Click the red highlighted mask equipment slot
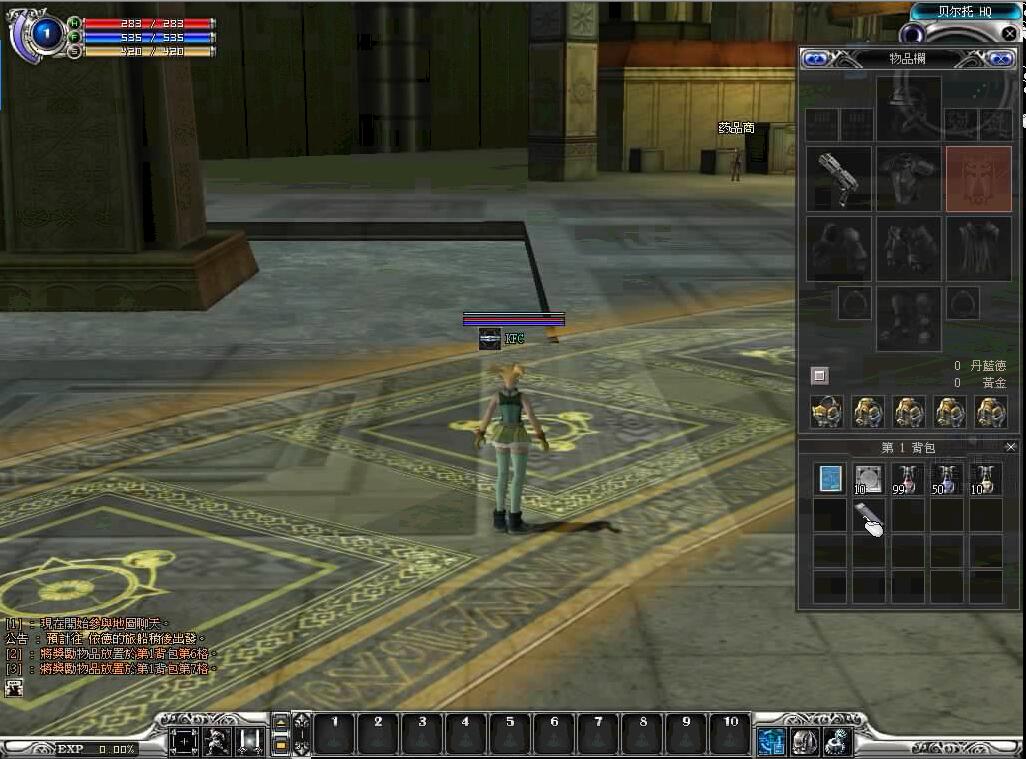The height and width of the screenshot is (759, 1026). coord(978,179)
